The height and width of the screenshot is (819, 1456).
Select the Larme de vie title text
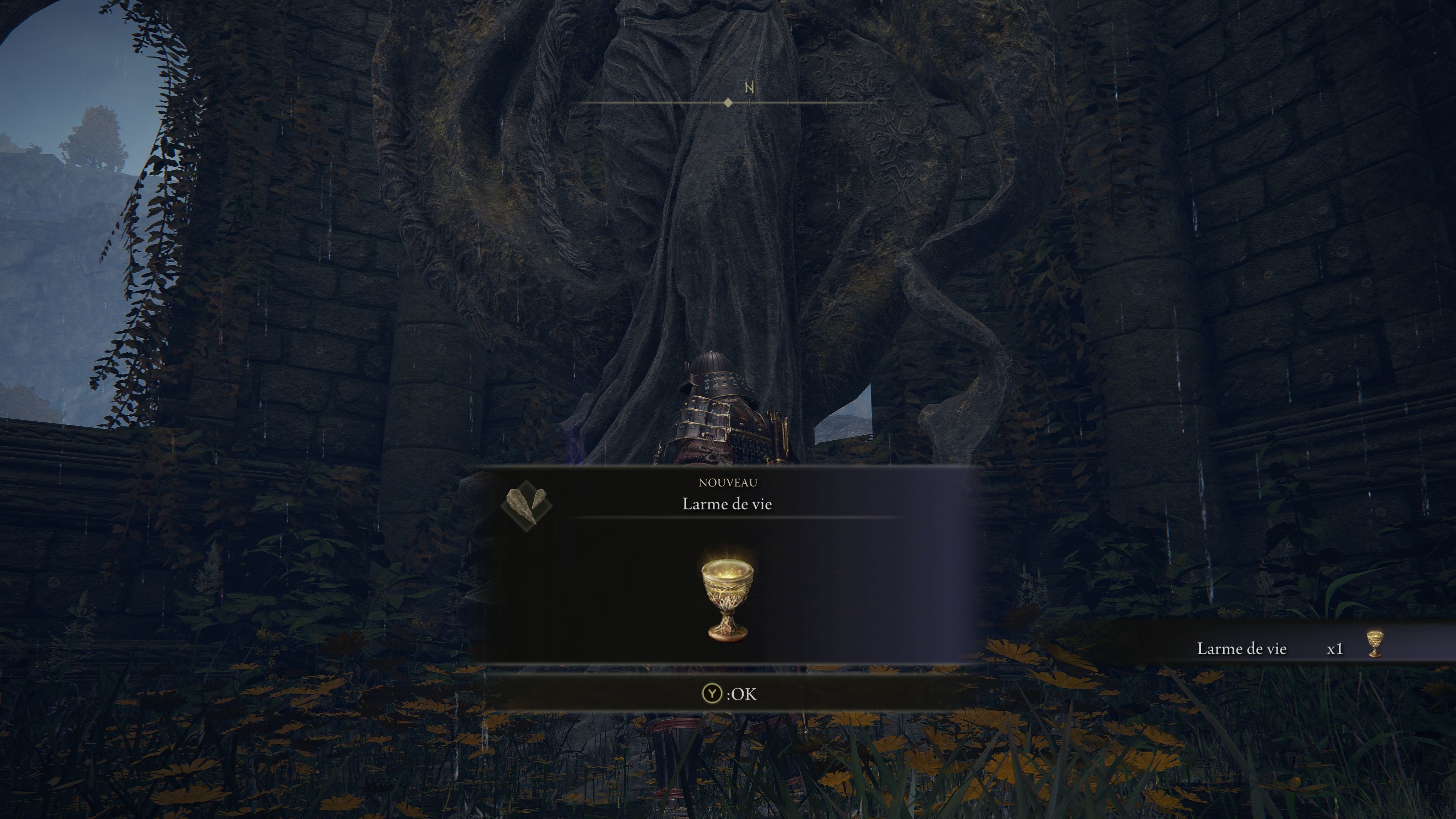728,504
